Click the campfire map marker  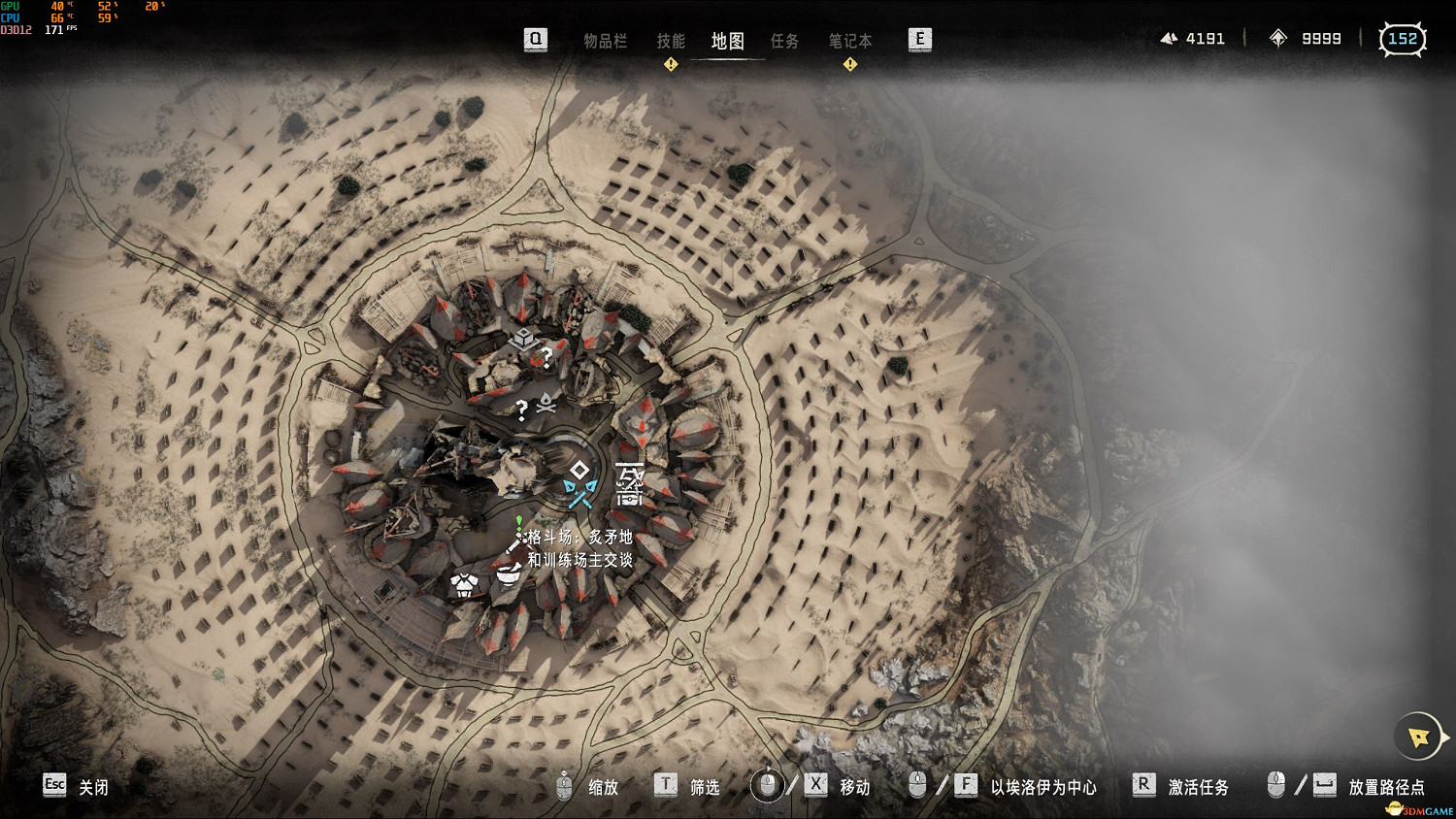coord(546,402)
